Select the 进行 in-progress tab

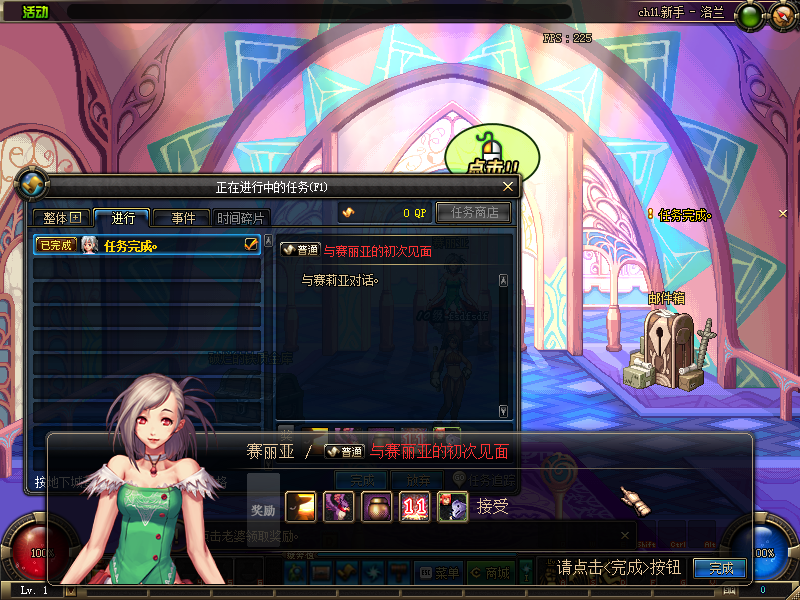(x=122, y=218)
